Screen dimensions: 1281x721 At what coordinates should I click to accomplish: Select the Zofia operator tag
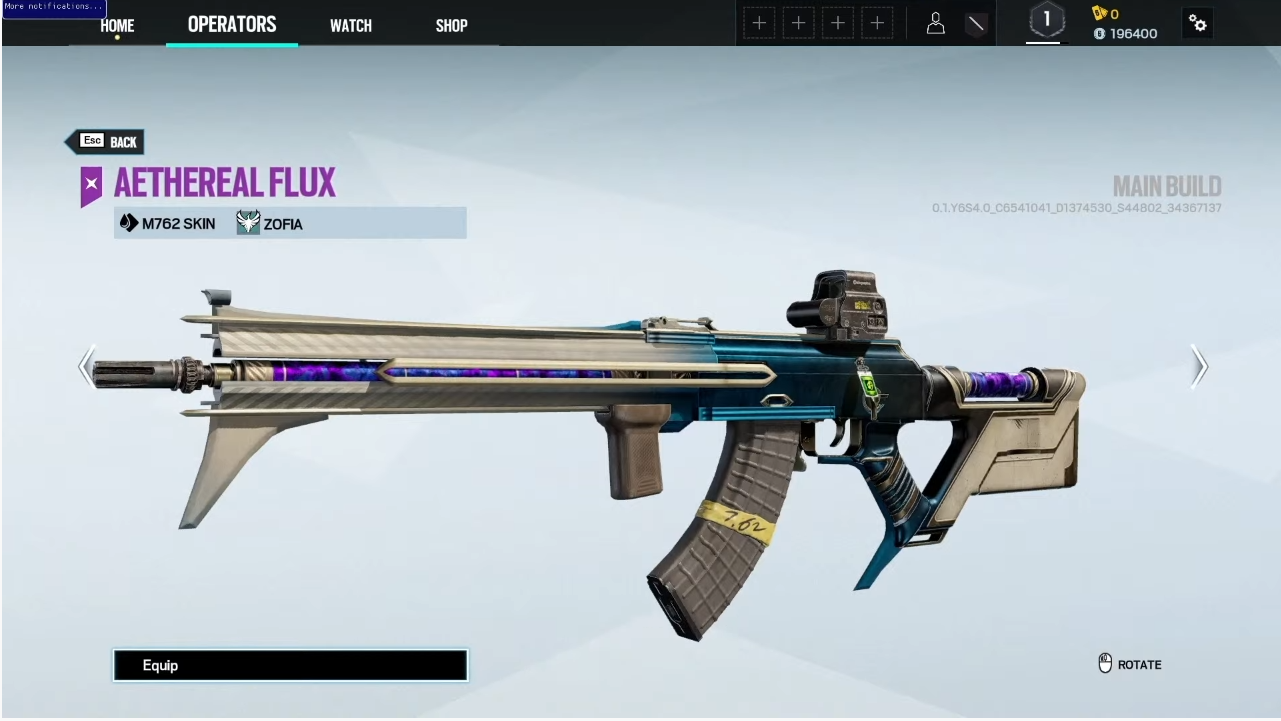[271, 223]
